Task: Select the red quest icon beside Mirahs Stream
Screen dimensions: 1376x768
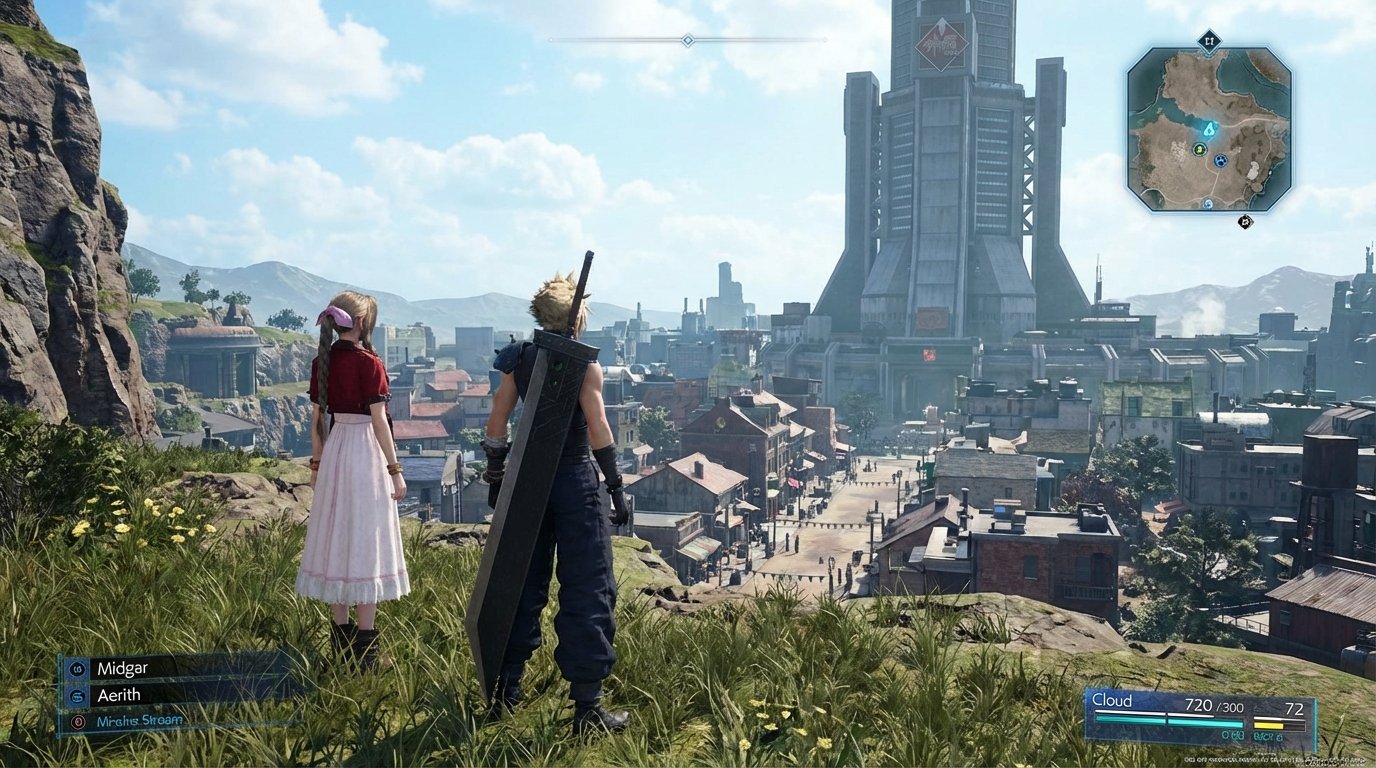Action: tap(77, 721)
